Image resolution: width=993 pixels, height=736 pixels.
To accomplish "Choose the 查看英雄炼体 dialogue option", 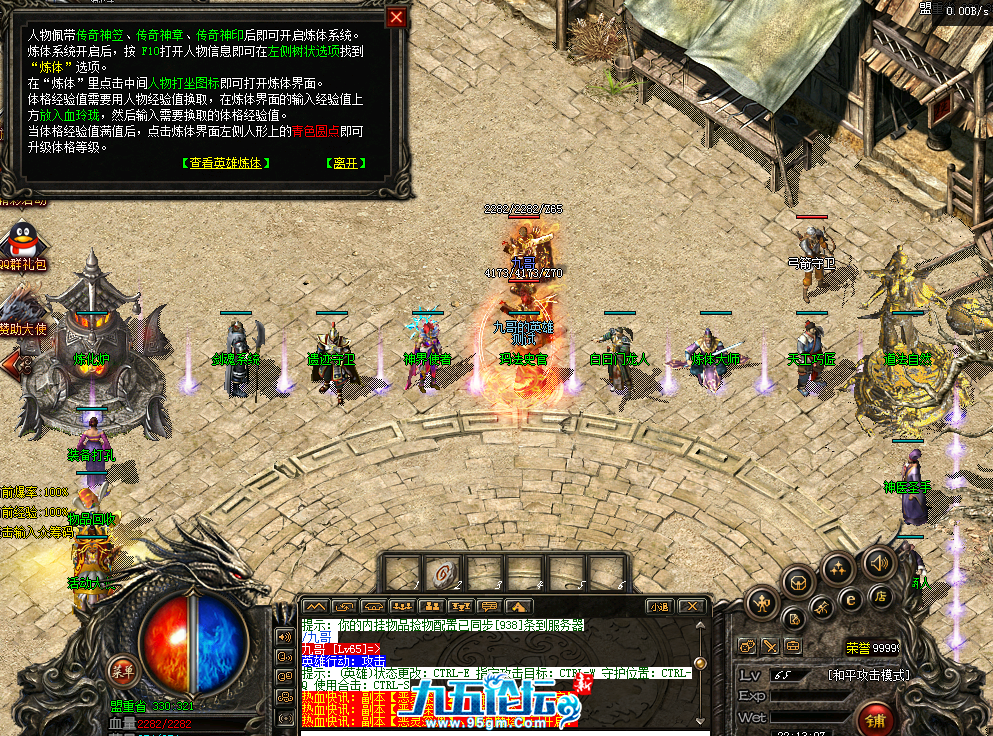I will 228,163.
